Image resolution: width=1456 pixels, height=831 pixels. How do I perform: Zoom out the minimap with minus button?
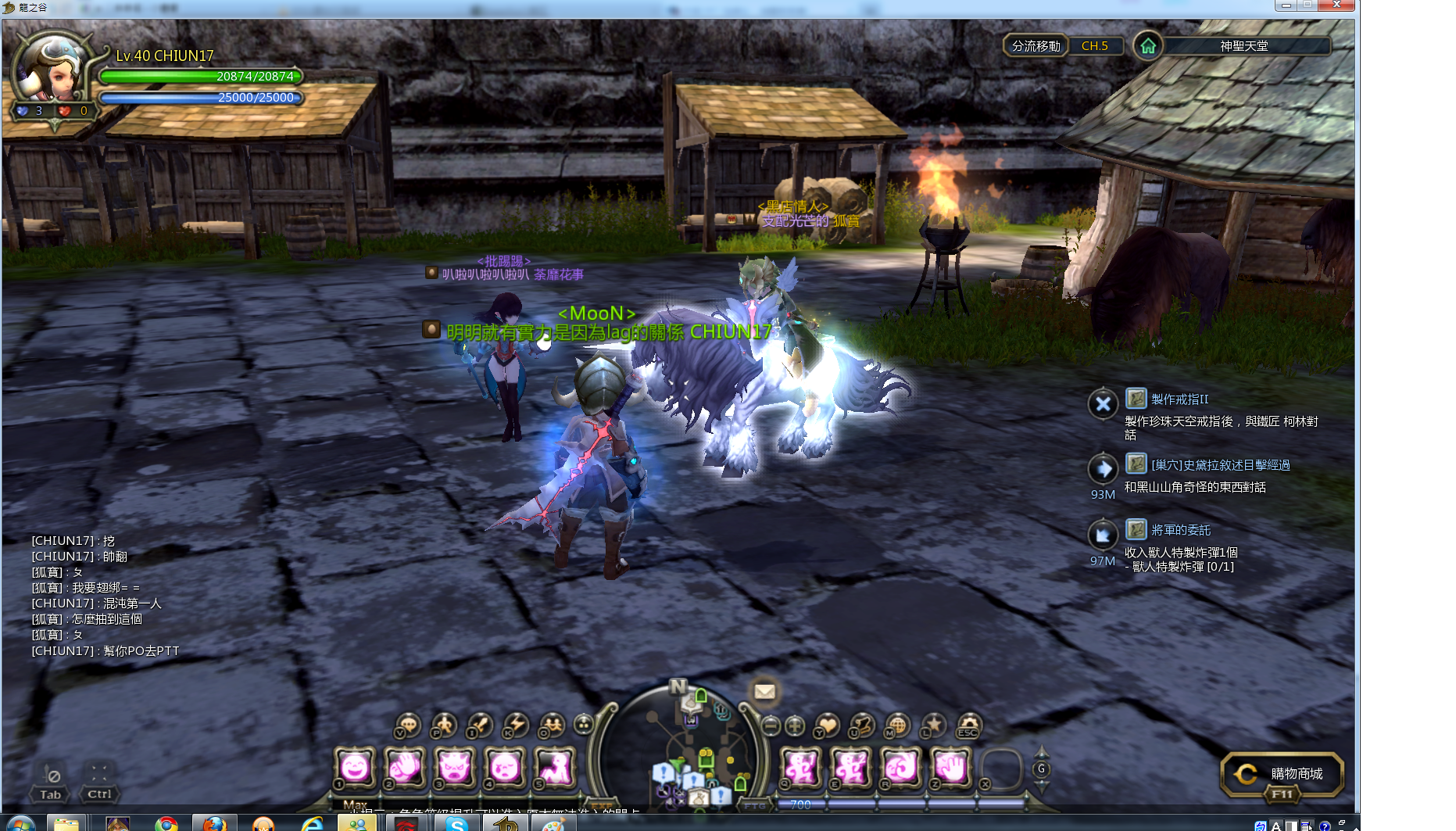771,725
